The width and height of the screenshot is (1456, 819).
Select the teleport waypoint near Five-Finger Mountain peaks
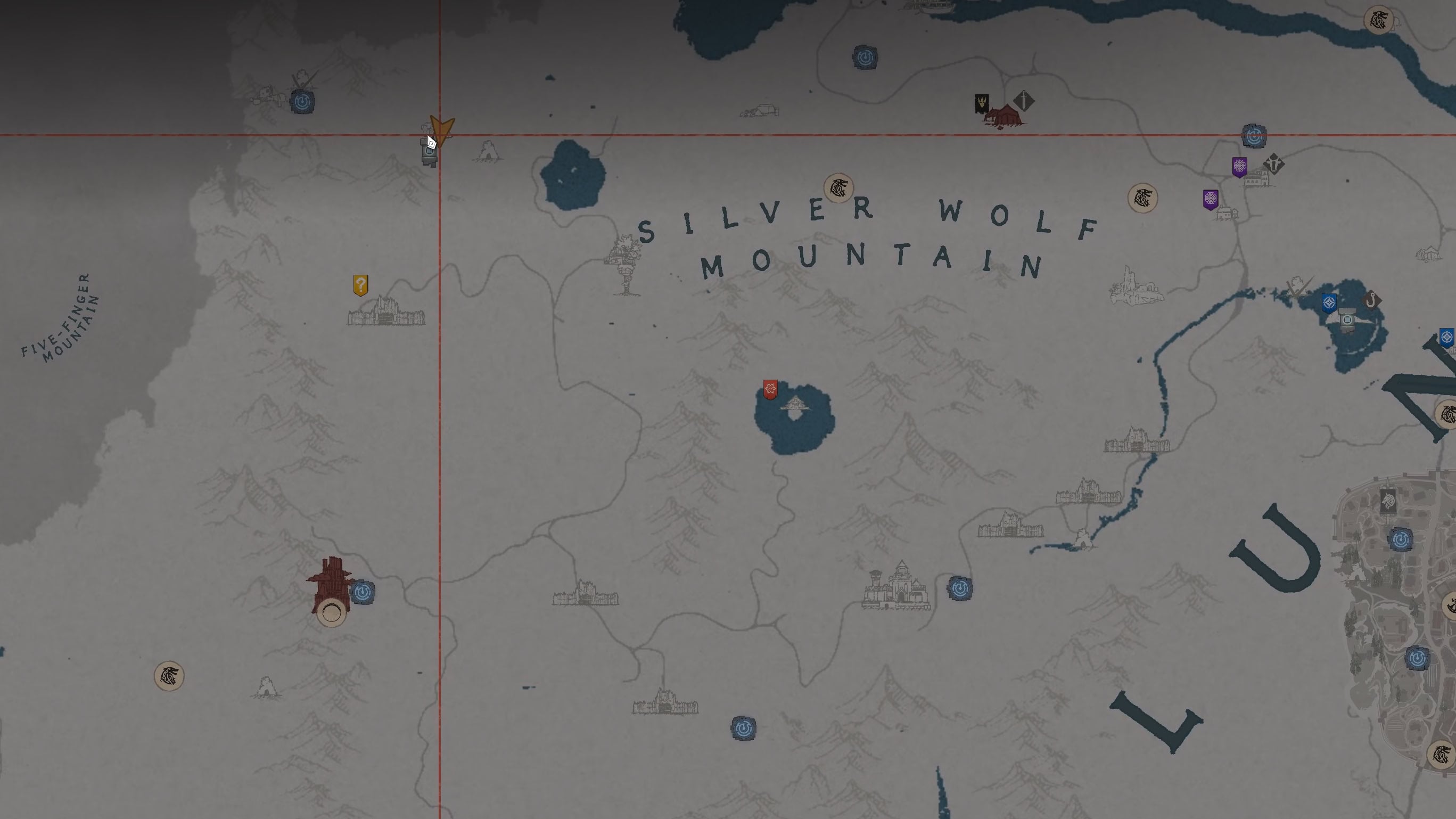point(303,100)
